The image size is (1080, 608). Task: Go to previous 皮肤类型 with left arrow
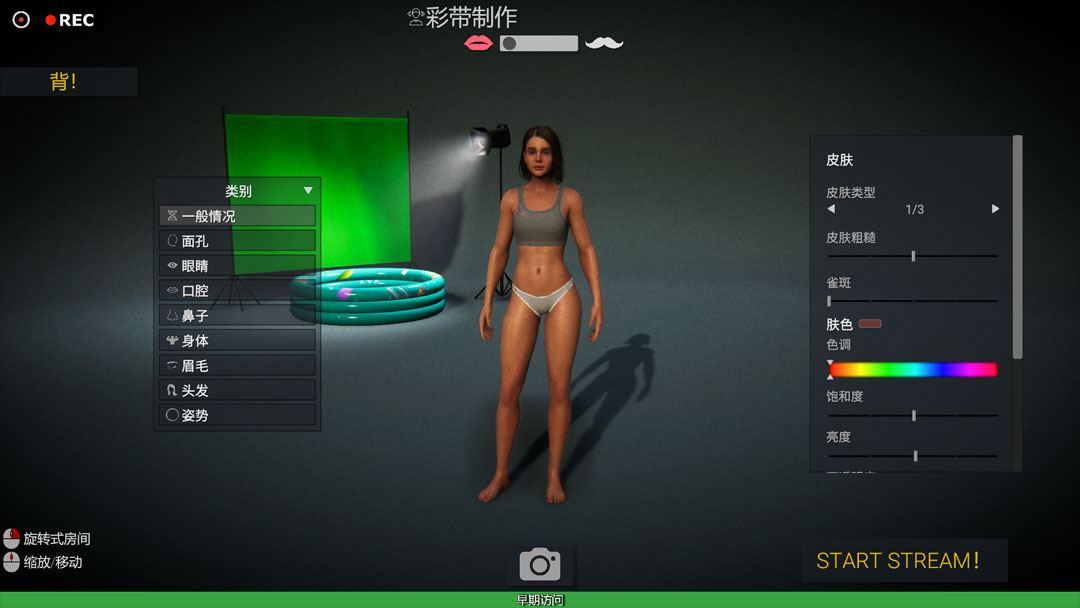831,209
